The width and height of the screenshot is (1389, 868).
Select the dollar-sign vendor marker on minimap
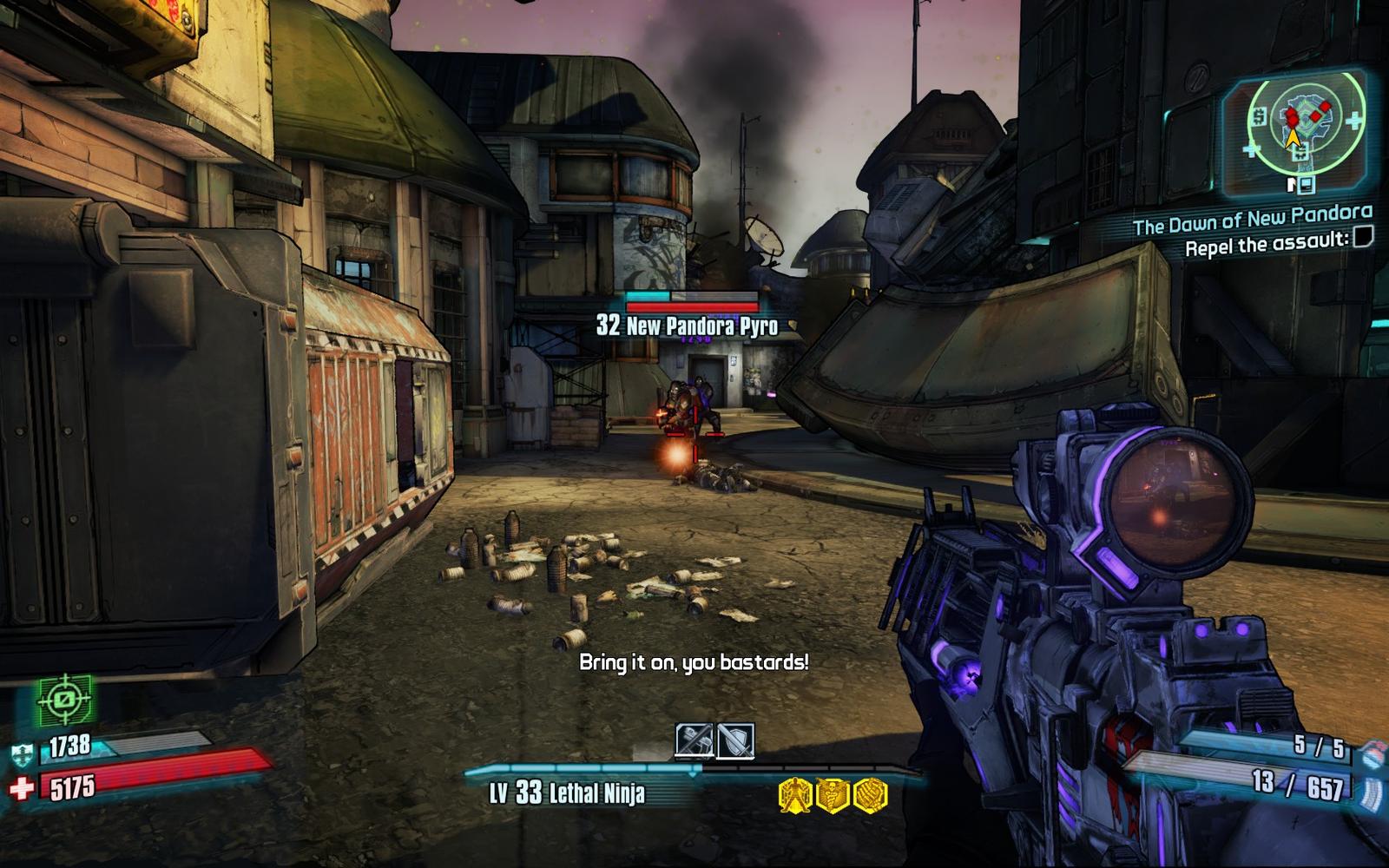pyautogui.click(x=1258, y=116)
